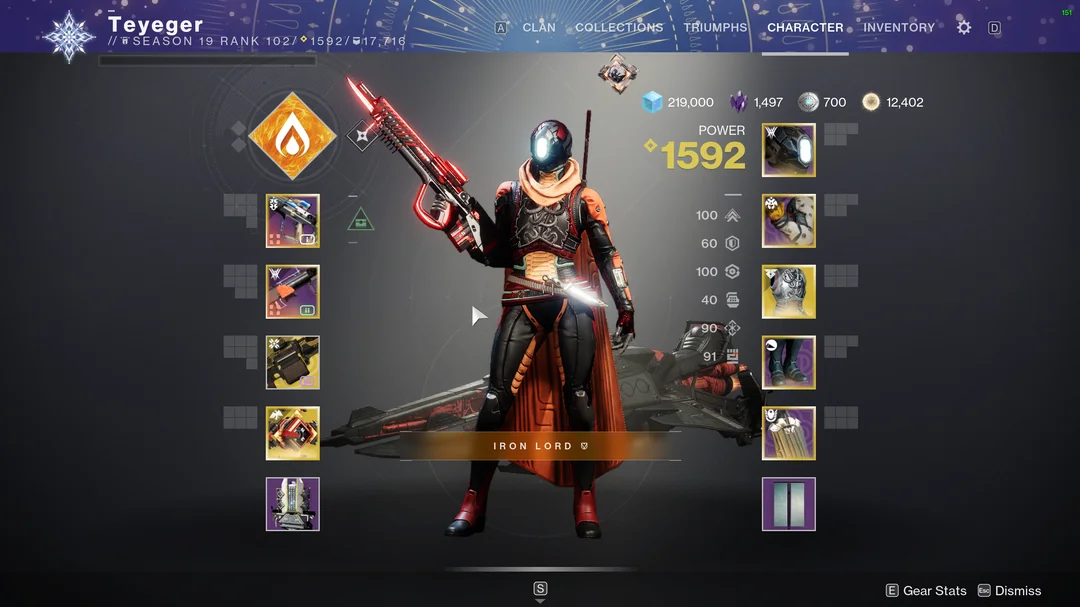Open the Solar subclass diamond

point(291,136)
